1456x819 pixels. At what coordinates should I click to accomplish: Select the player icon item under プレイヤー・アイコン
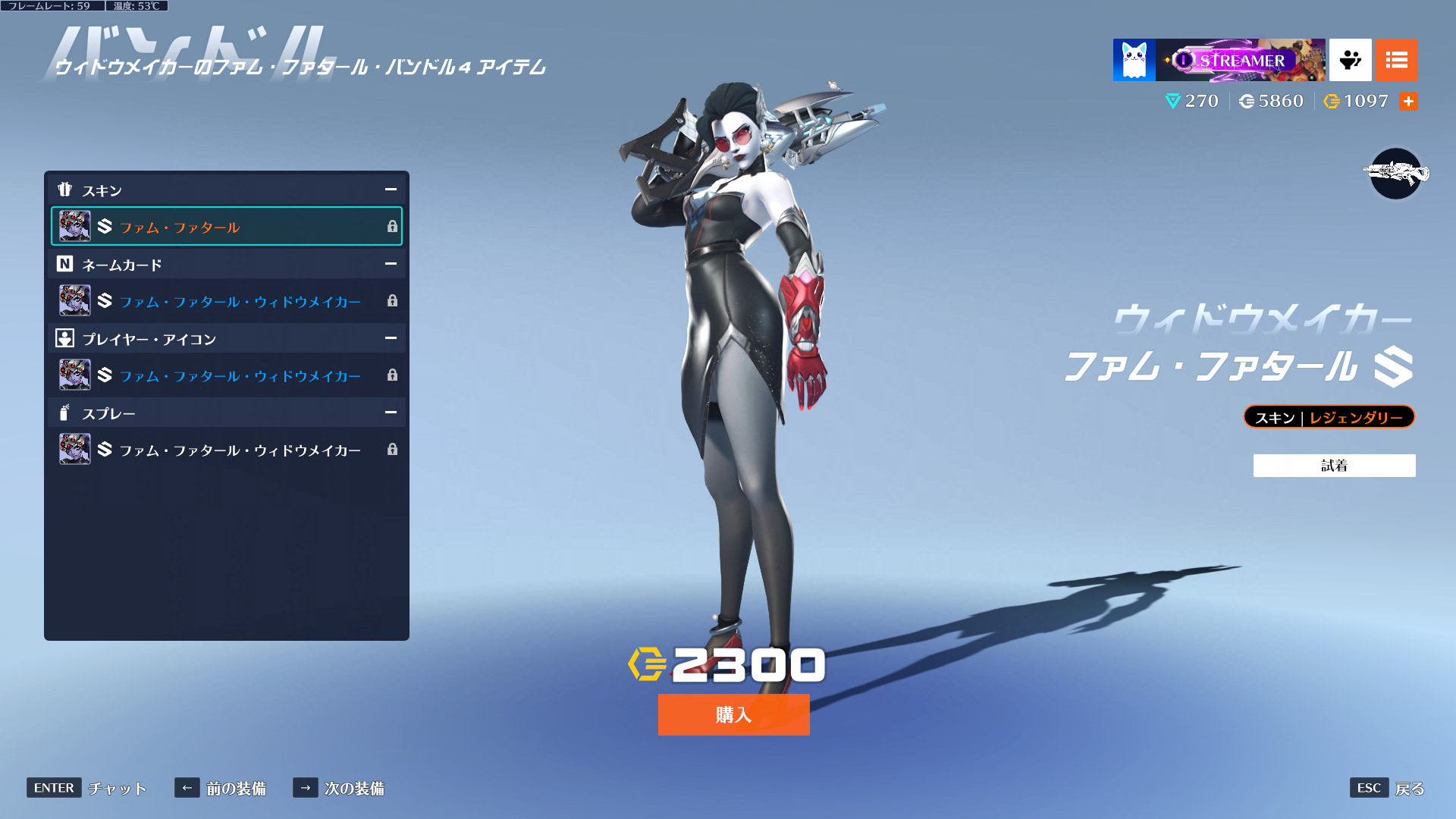(226, 375)
